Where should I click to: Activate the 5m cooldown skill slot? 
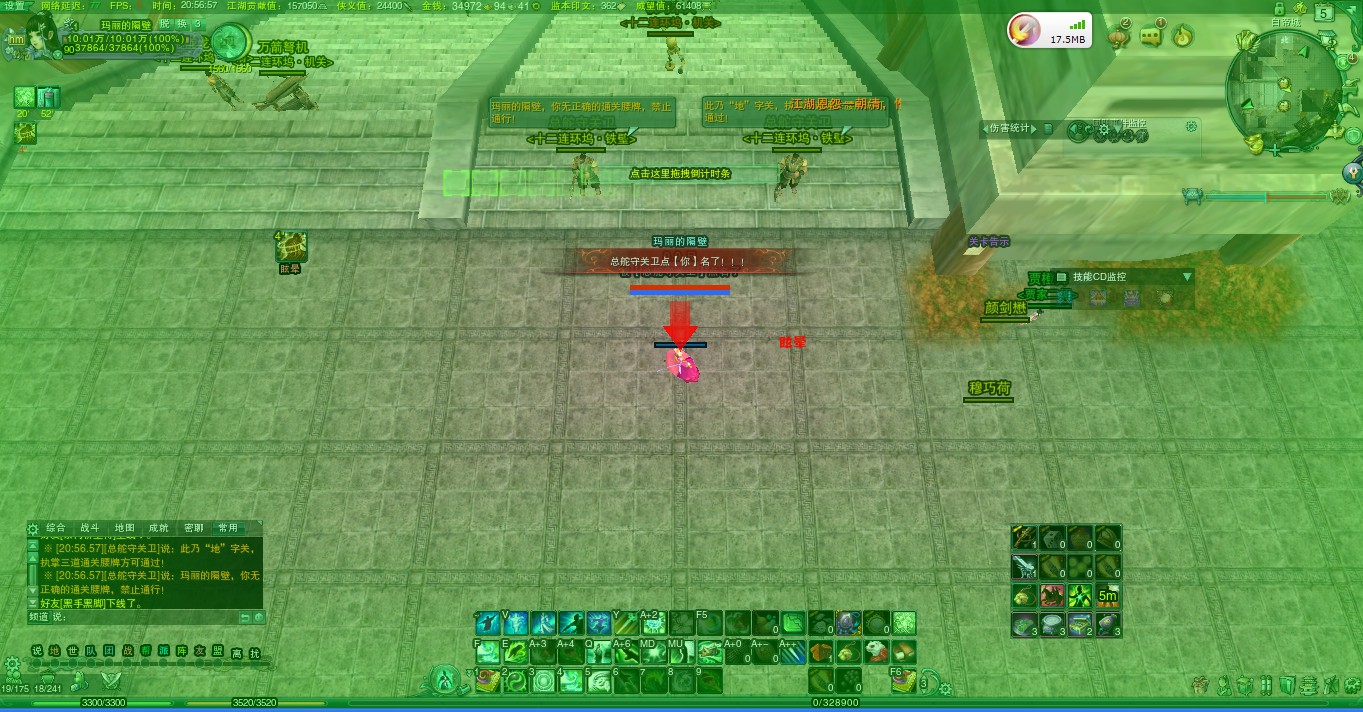pos(1107,596)
